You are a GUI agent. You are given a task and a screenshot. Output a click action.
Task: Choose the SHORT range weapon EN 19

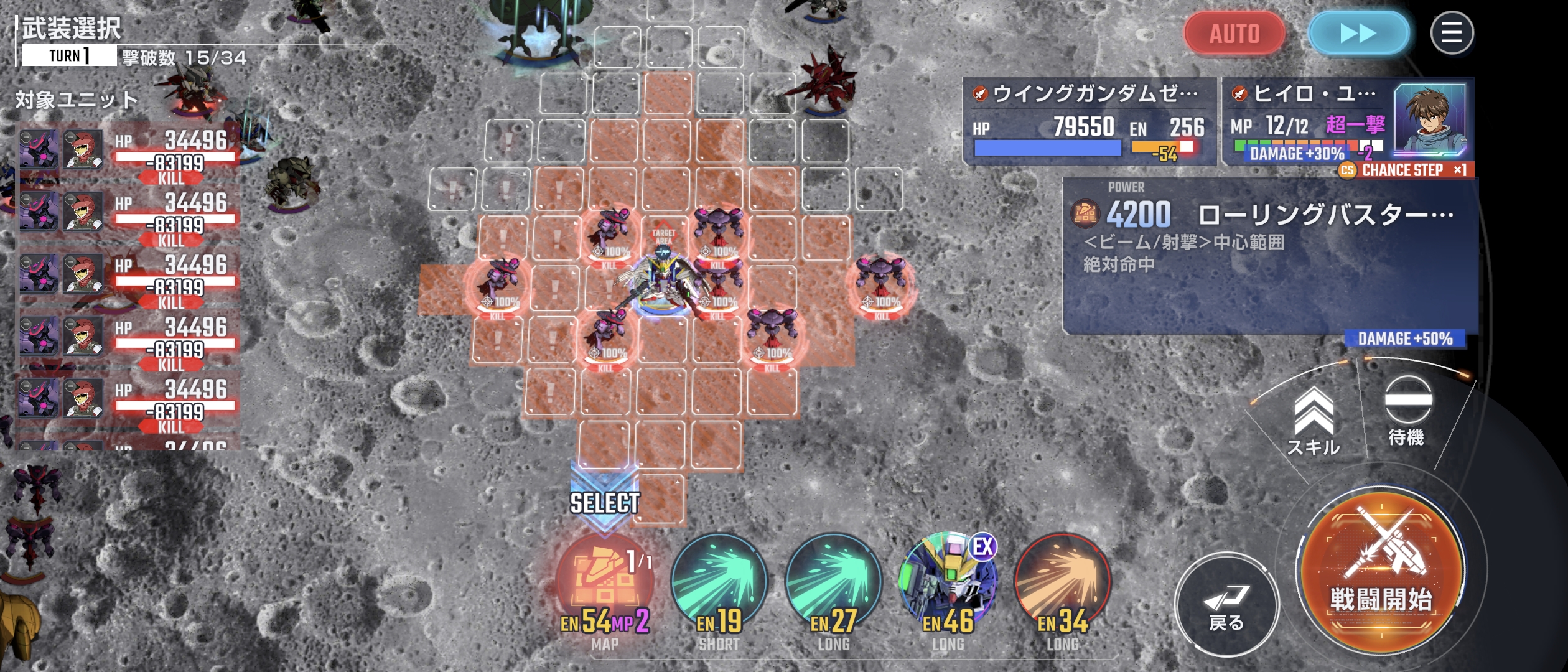tap(719, 582)
